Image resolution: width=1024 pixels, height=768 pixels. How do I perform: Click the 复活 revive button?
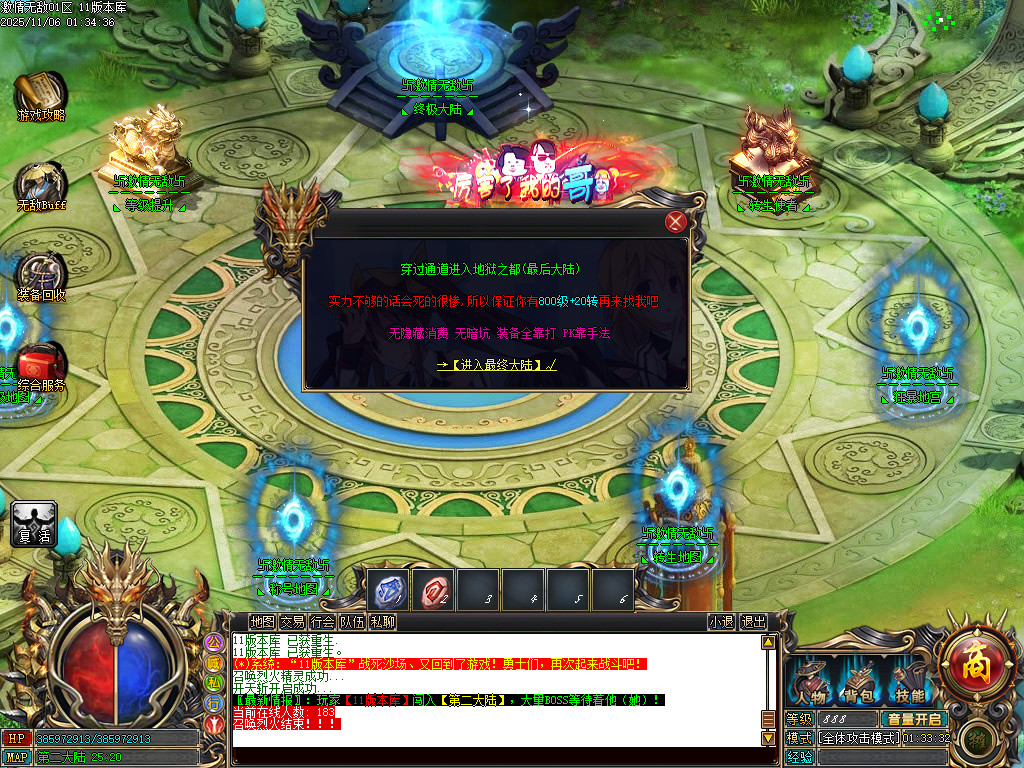pos(34,525)
